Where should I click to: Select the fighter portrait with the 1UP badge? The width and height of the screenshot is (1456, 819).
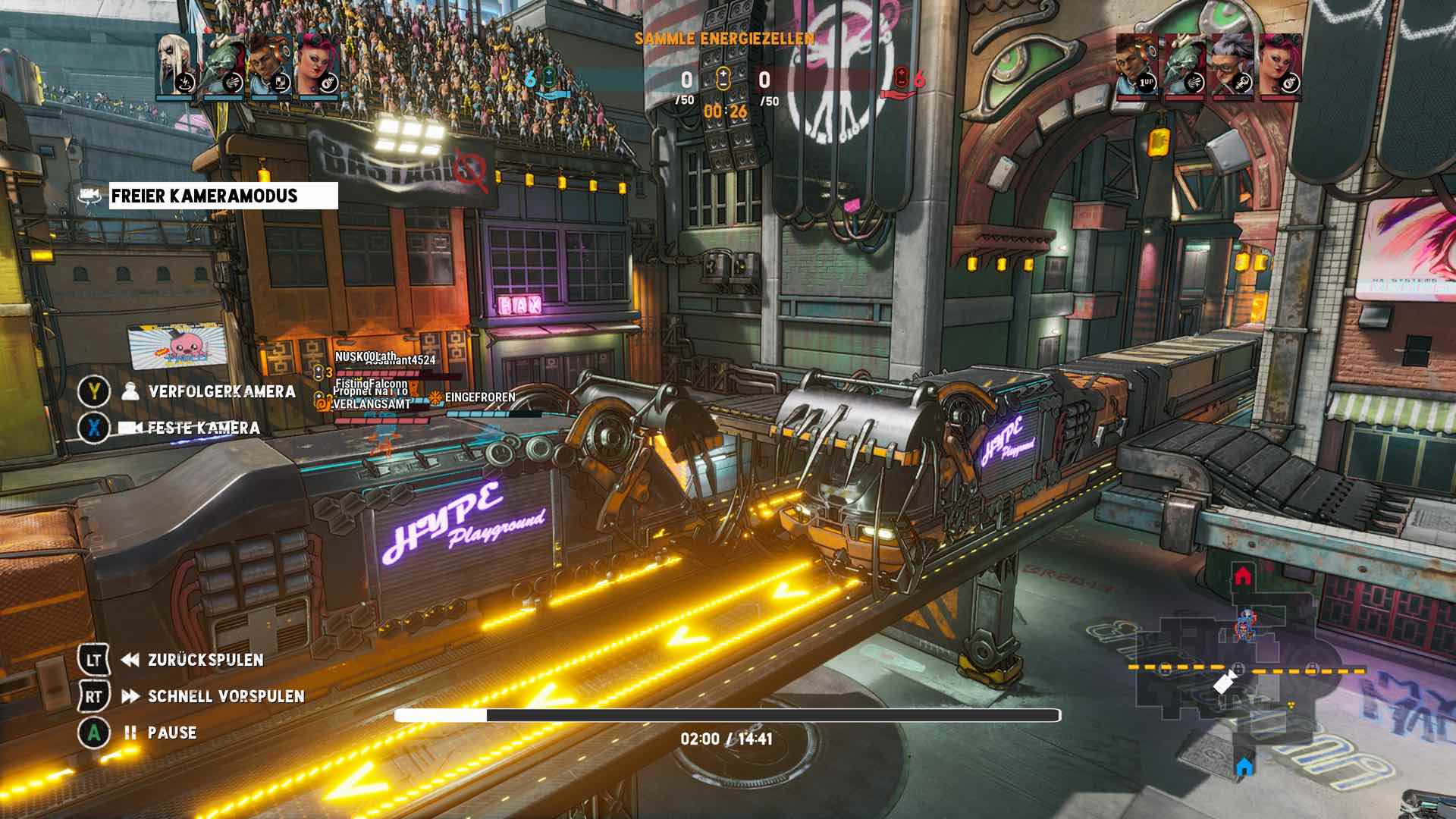coord(1137,66)
